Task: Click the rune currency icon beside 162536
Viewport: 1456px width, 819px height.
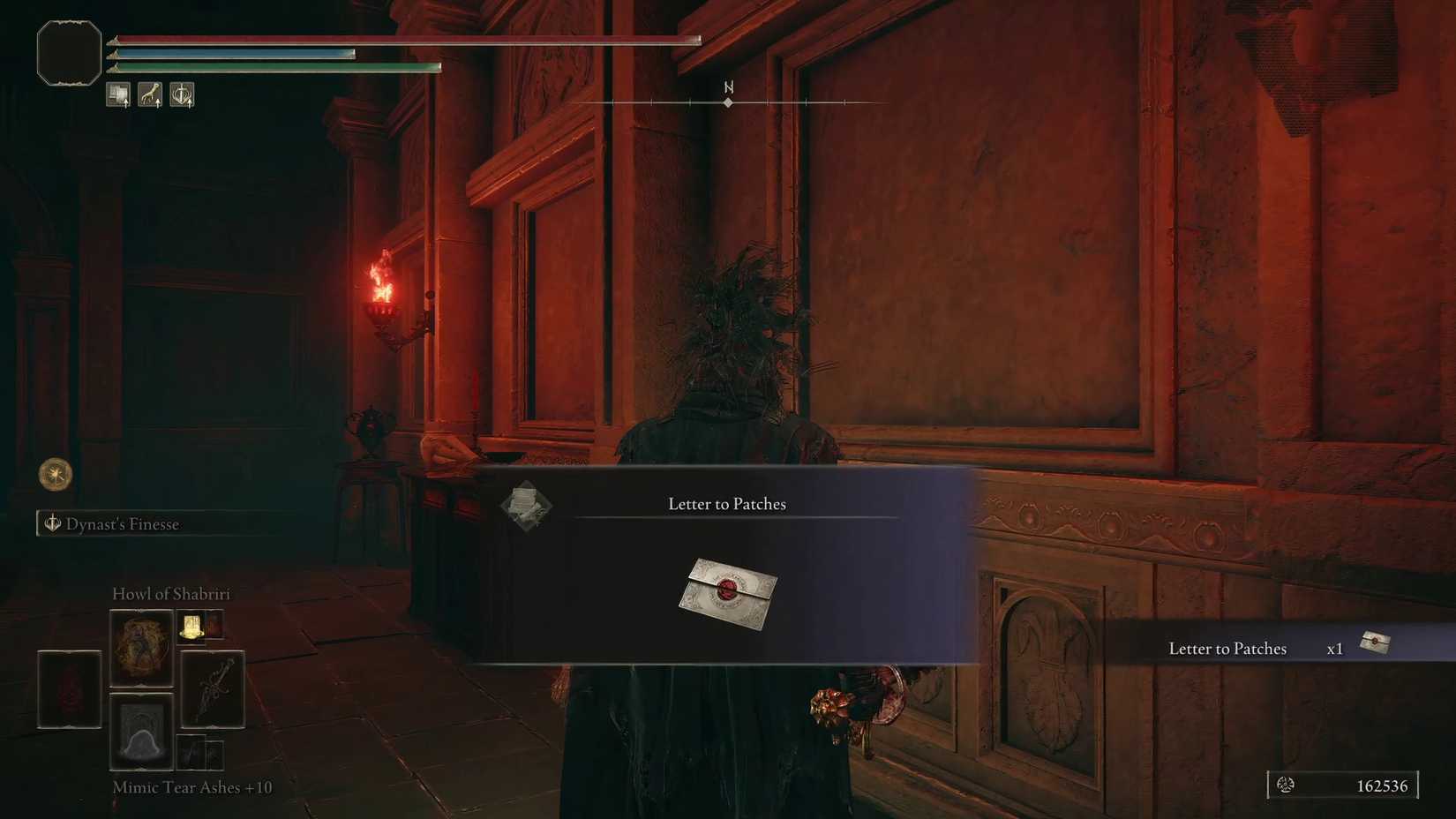Action: click(x=1286, y=785)
